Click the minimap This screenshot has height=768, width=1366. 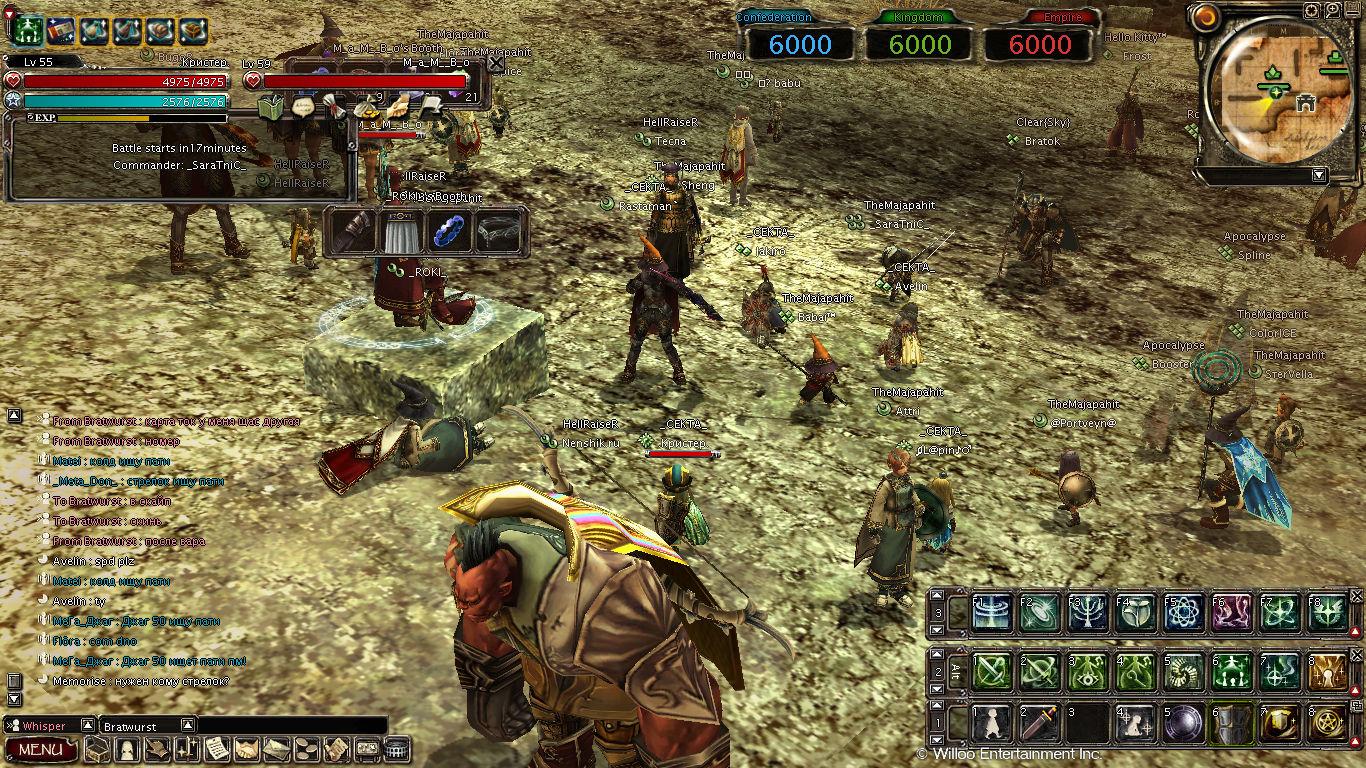click(1278, 95)
